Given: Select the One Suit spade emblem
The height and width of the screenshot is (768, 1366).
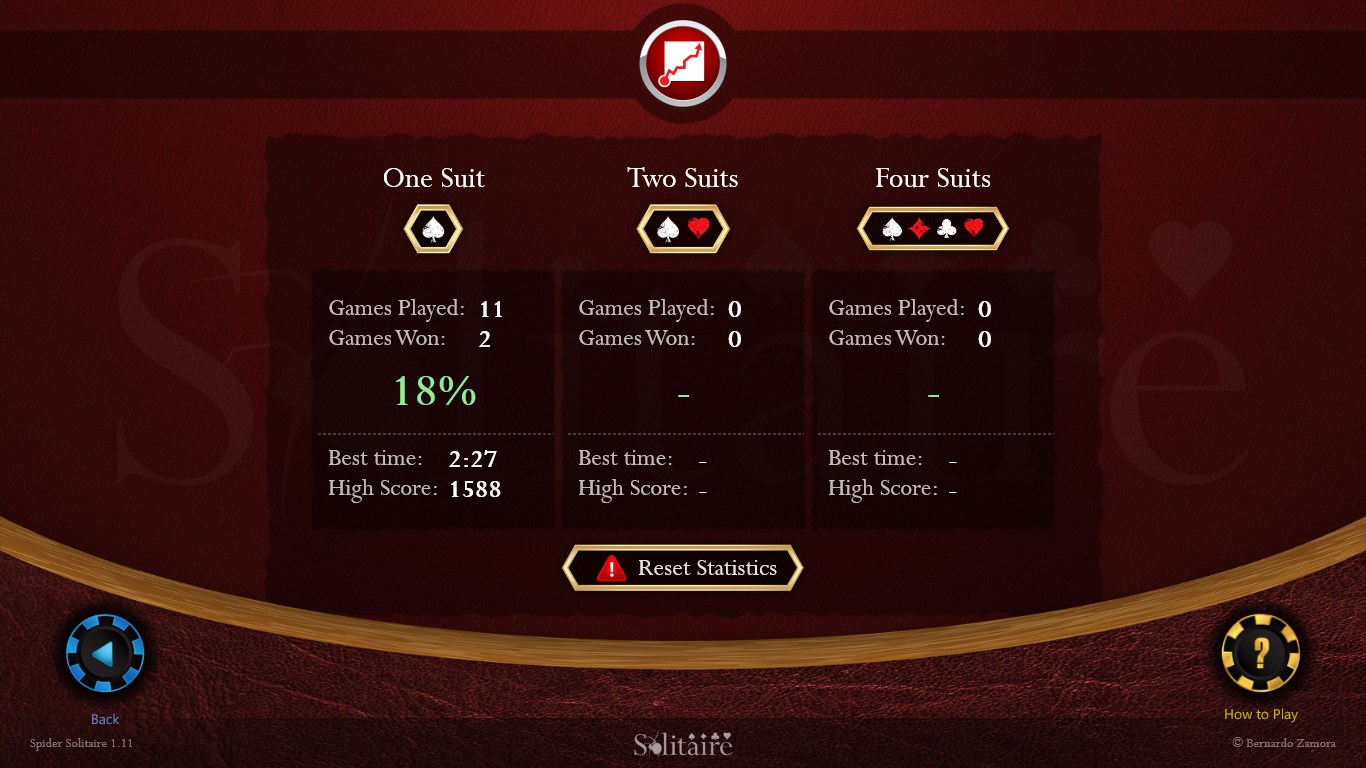Looking at the screenshot, I should [433, 229].
